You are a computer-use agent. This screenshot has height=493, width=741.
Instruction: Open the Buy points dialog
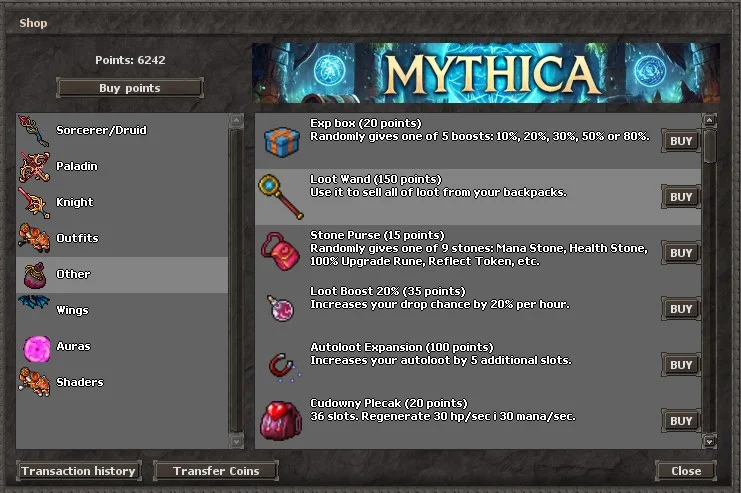pos(130,88)
